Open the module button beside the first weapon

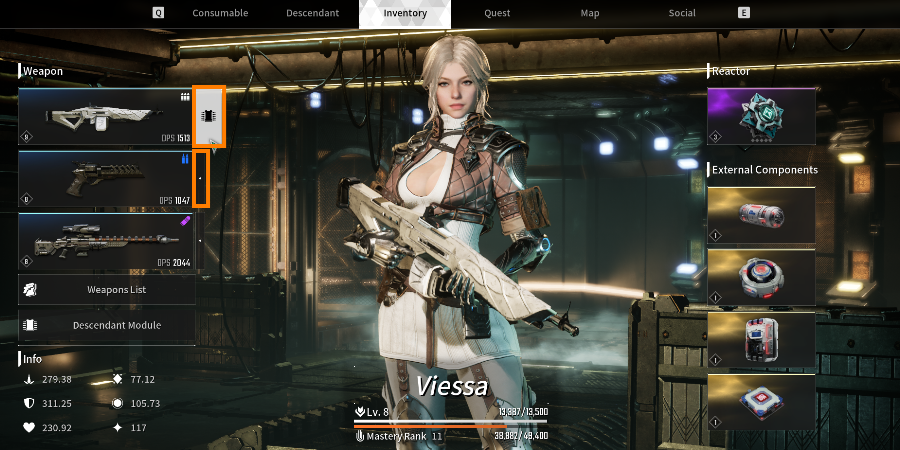[x=209, y=117]
